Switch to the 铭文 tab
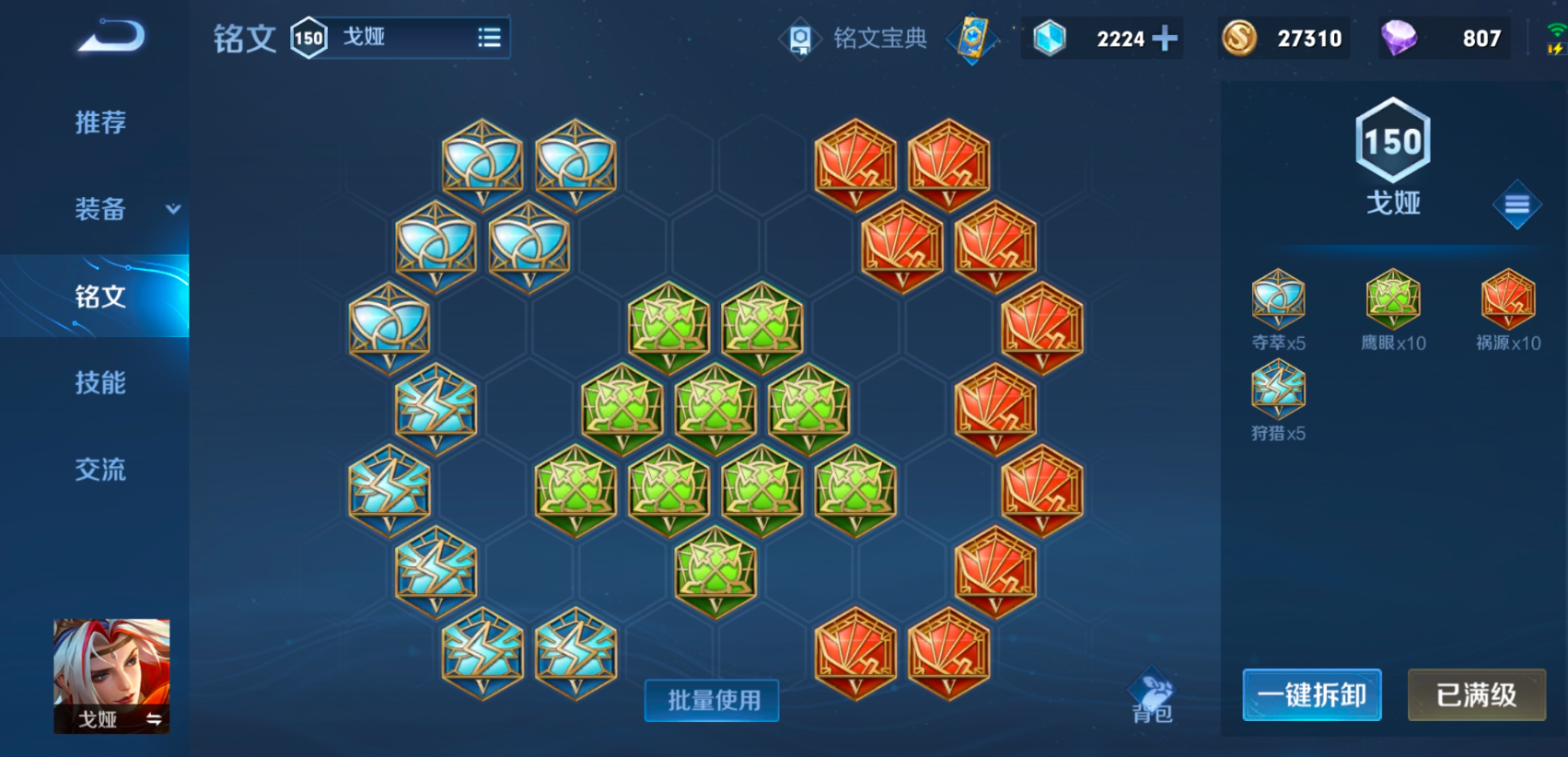The height and width of the screenshot is (757, 1568). pos(99,296)
